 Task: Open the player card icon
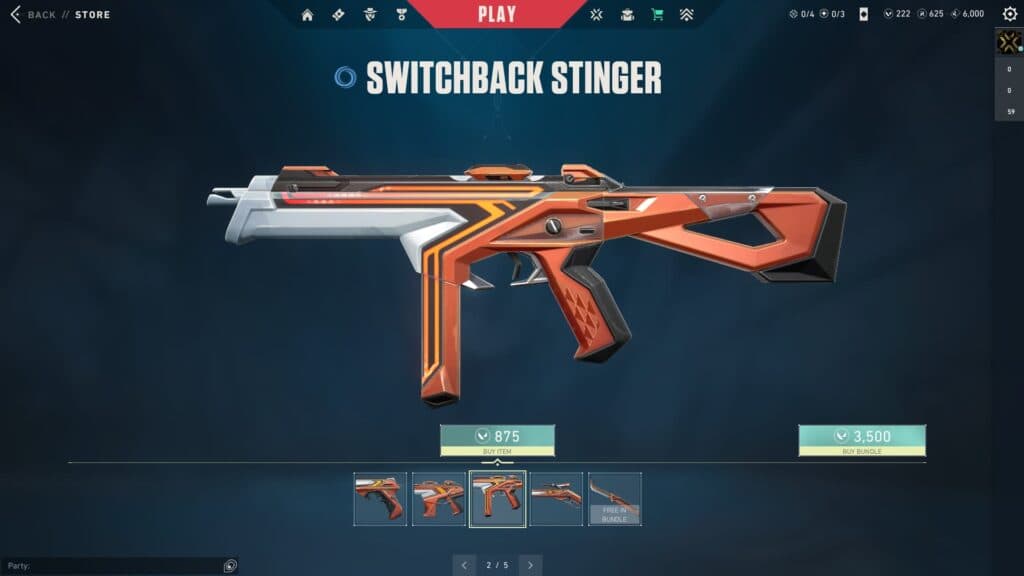tap(863, 15)
